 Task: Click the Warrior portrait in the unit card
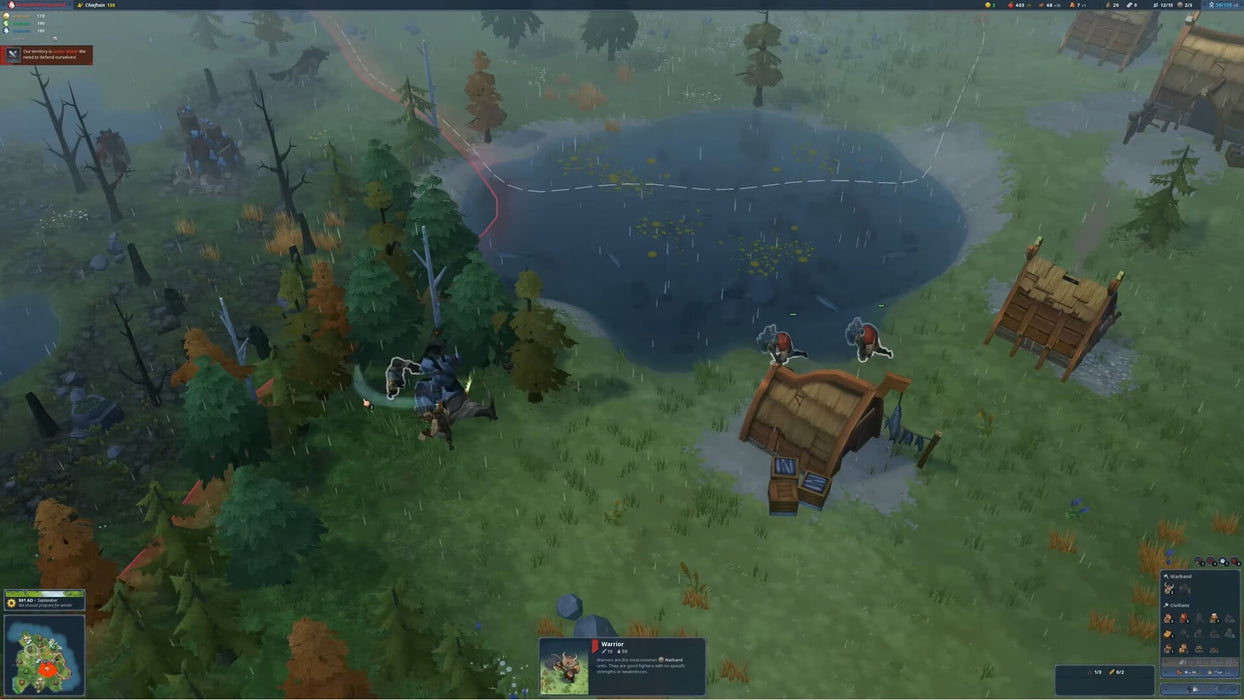tap(564, 666)
